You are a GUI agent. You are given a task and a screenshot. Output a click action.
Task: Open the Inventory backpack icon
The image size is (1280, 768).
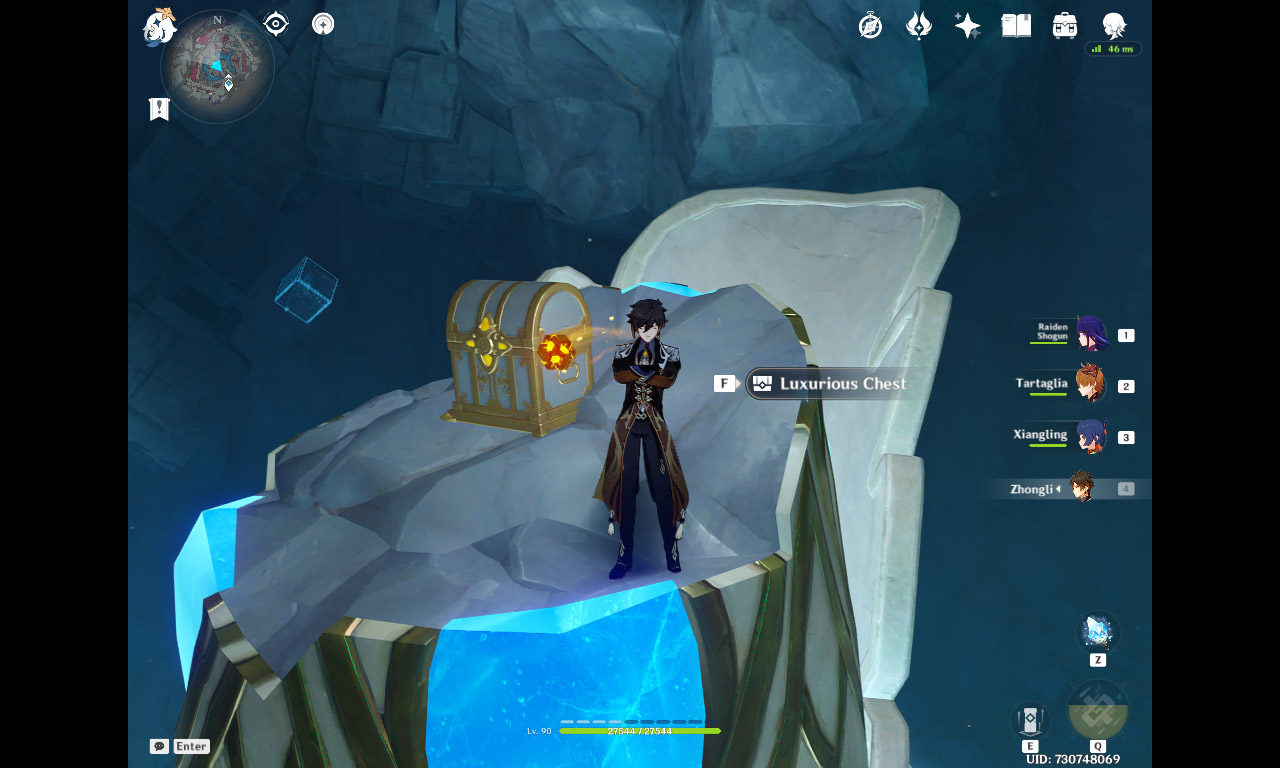click(1063, 25)
